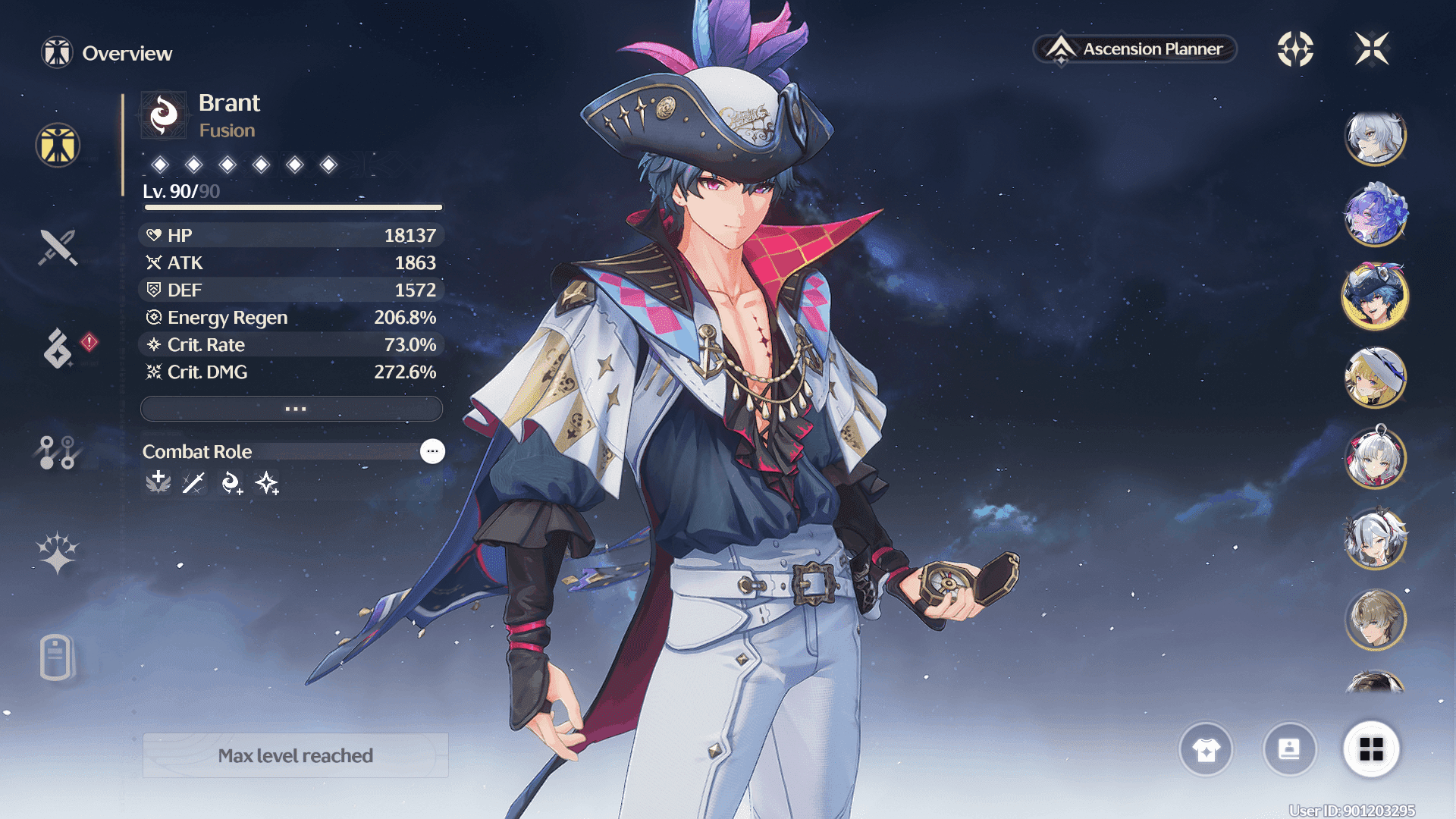Switch to the Weapon tab with crossed swords
1456x819 pixels.
(x=58, y=247)
